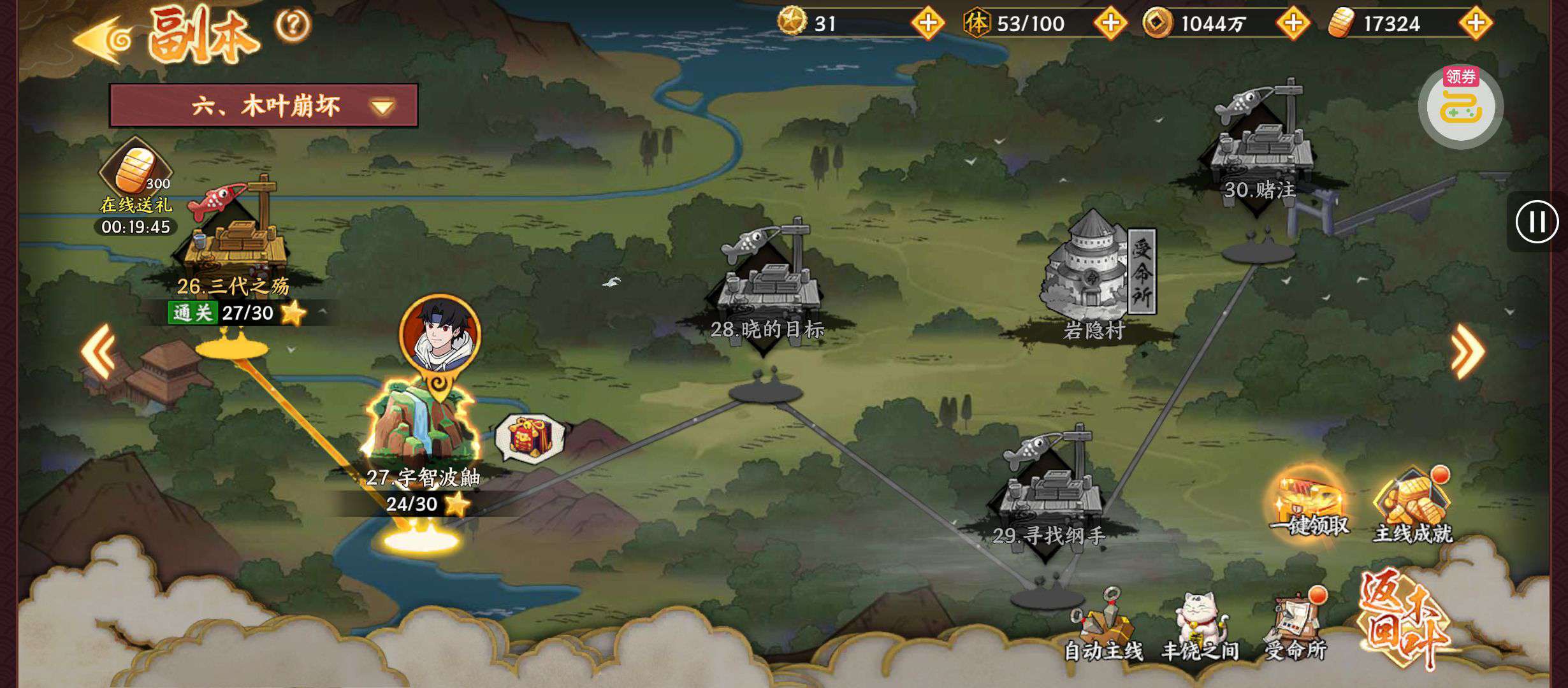This screenshot has height=688, width=1568.
Task: Go back using the golden arrow button
Action: (102, 39)
